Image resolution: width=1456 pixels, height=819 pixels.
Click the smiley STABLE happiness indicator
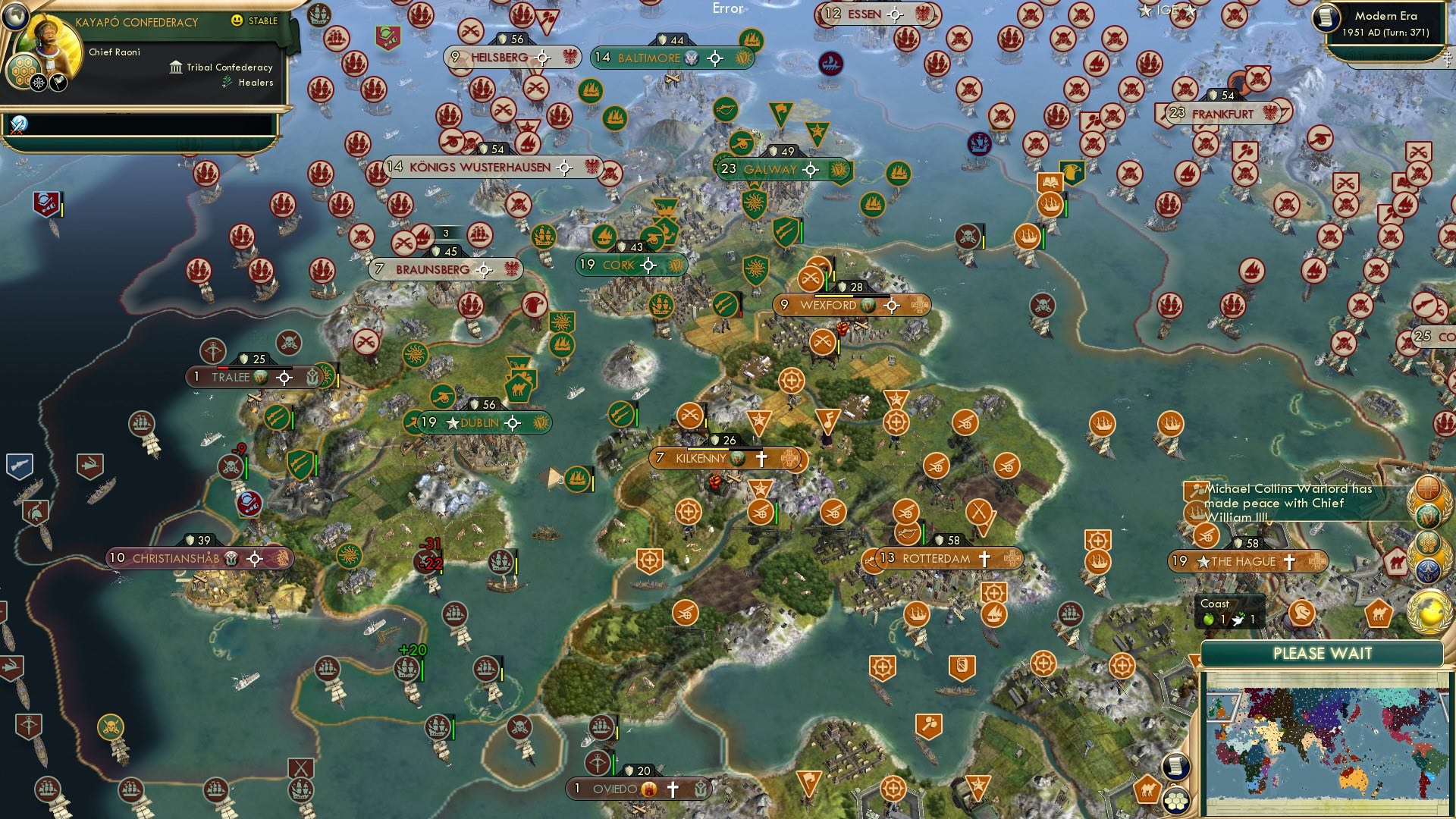tap(237, 21)
